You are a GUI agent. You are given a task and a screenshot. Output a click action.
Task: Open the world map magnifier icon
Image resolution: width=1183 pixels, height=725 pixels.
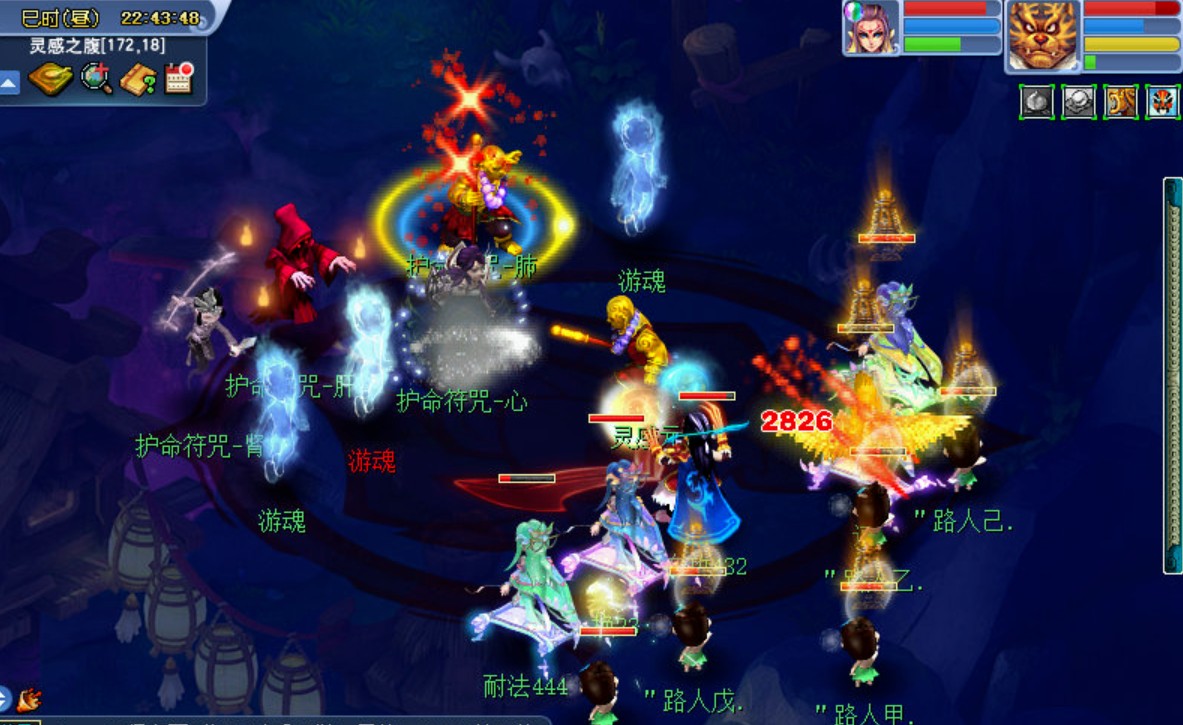click(97, 79)
